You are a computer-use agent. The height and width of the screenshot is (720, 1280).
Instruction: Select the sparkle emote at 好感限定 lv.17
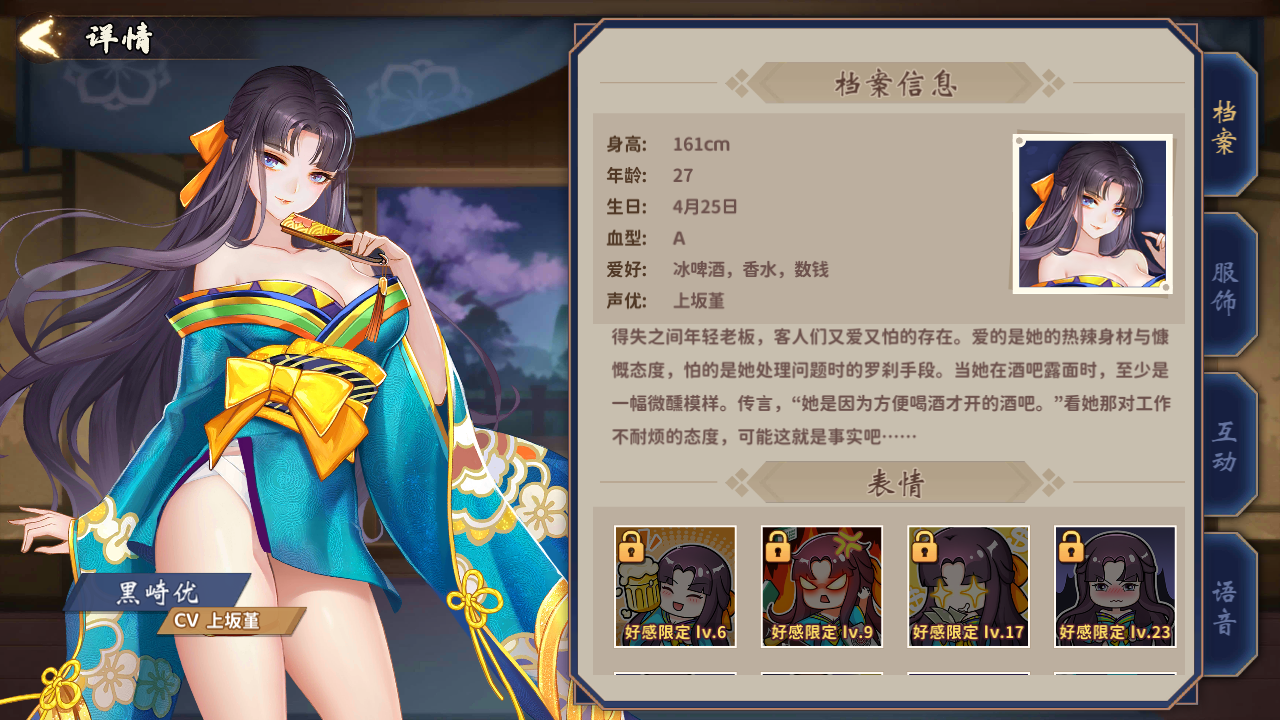coord(968,585)
